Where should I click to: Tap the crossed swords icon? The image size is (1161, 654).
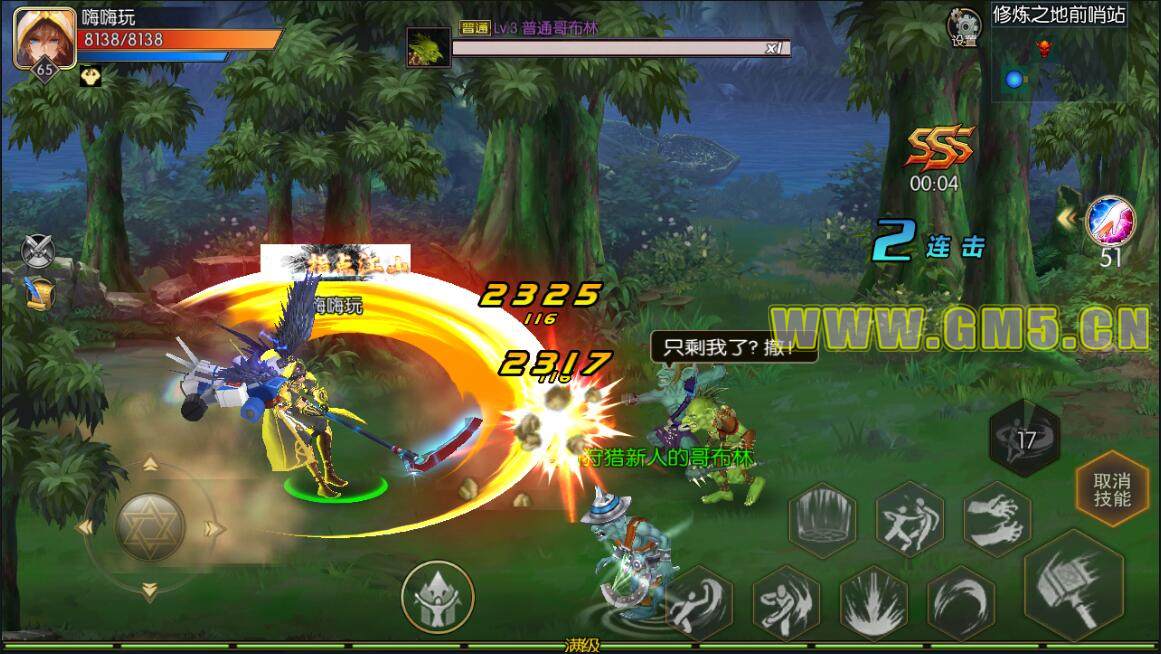tap(40, 249)
